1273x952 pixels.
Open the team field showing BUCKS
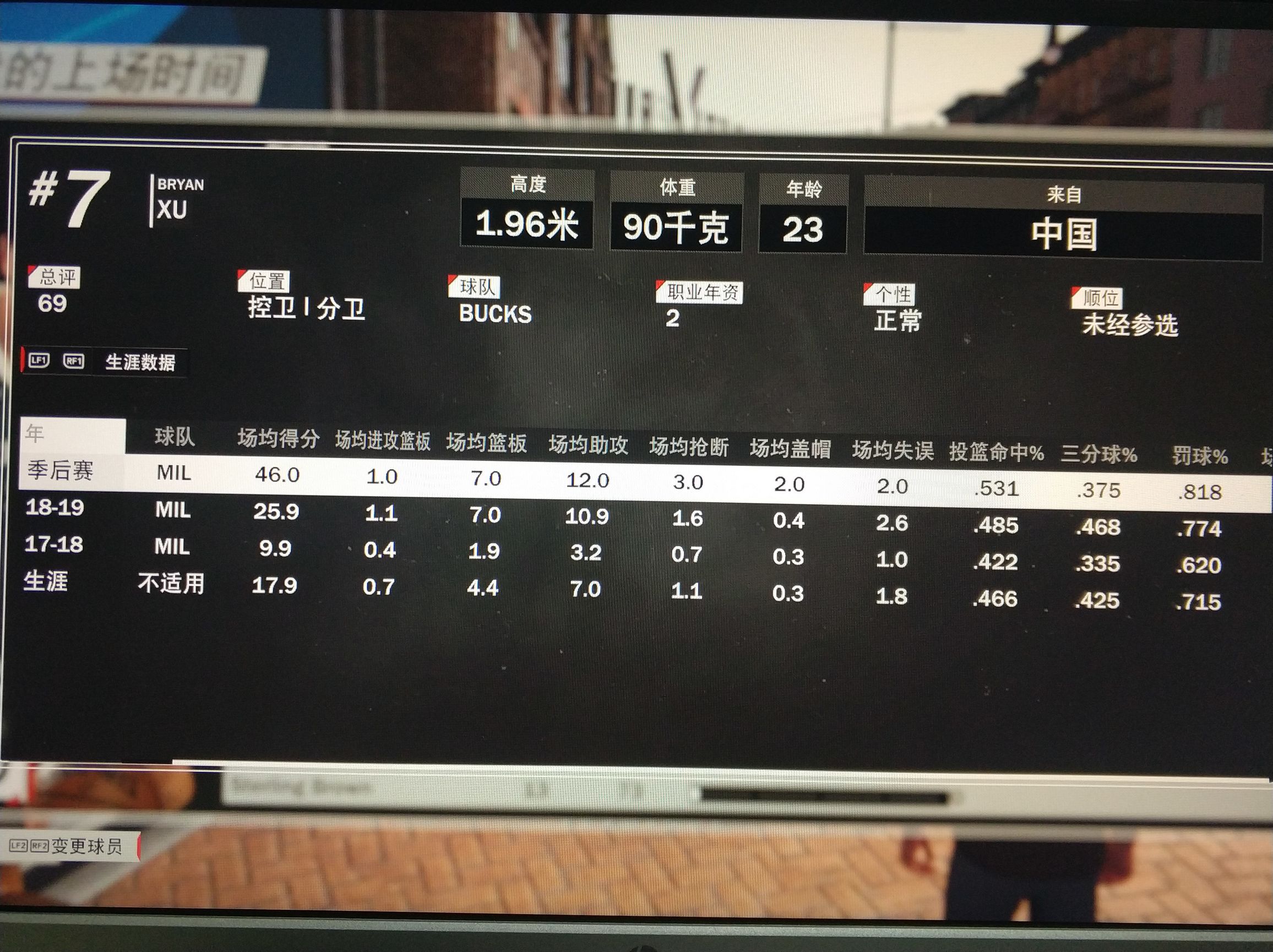(x=494, y=314)
